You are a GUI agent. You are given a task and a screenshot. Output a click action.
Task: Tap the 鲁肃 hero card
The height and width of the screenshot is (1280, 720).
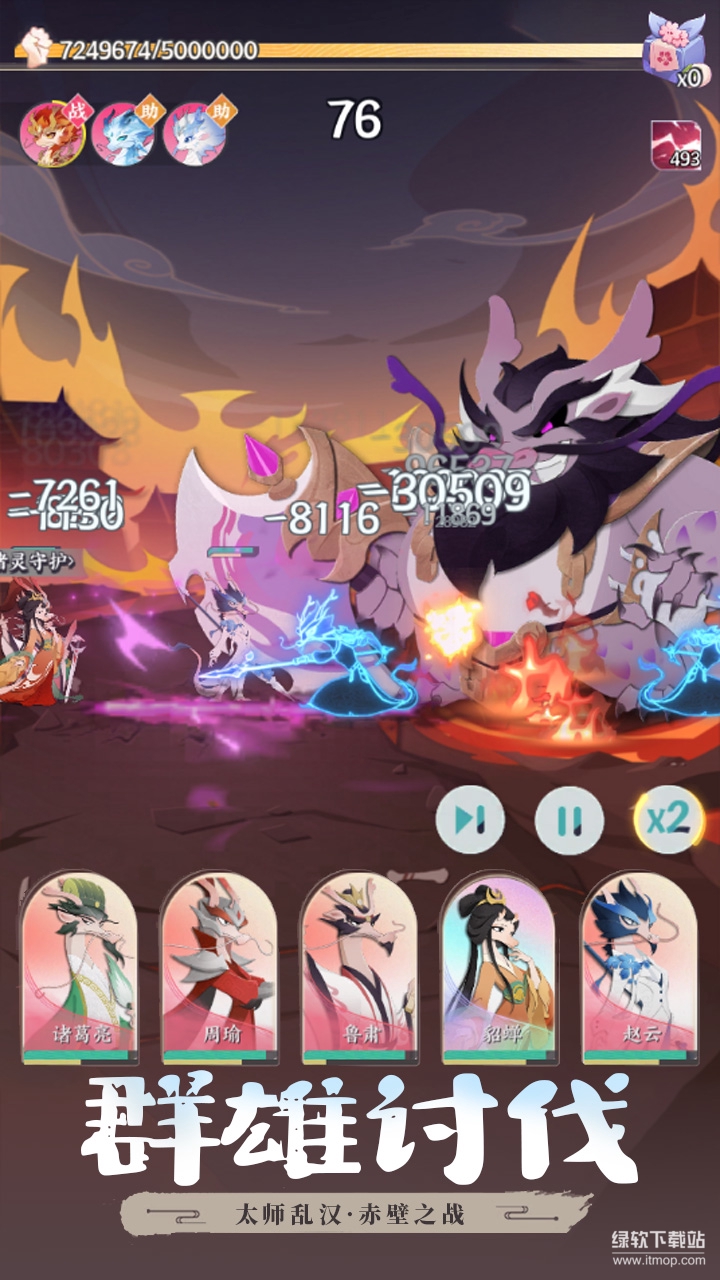pyautogui.click(x=359, y=967)
